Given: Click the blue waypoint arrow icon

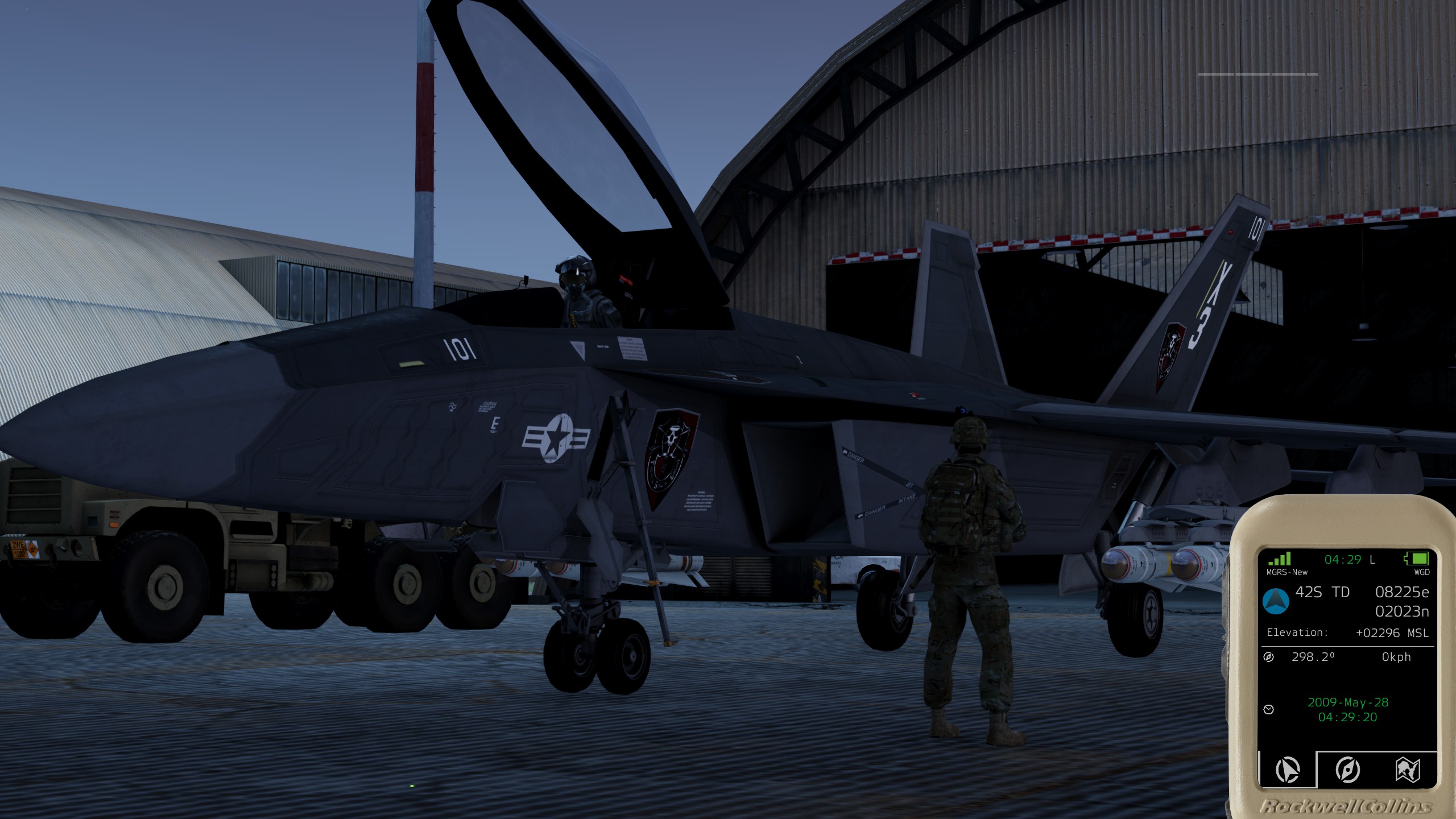Looking at the screenshot, I should coord(1276,601).
